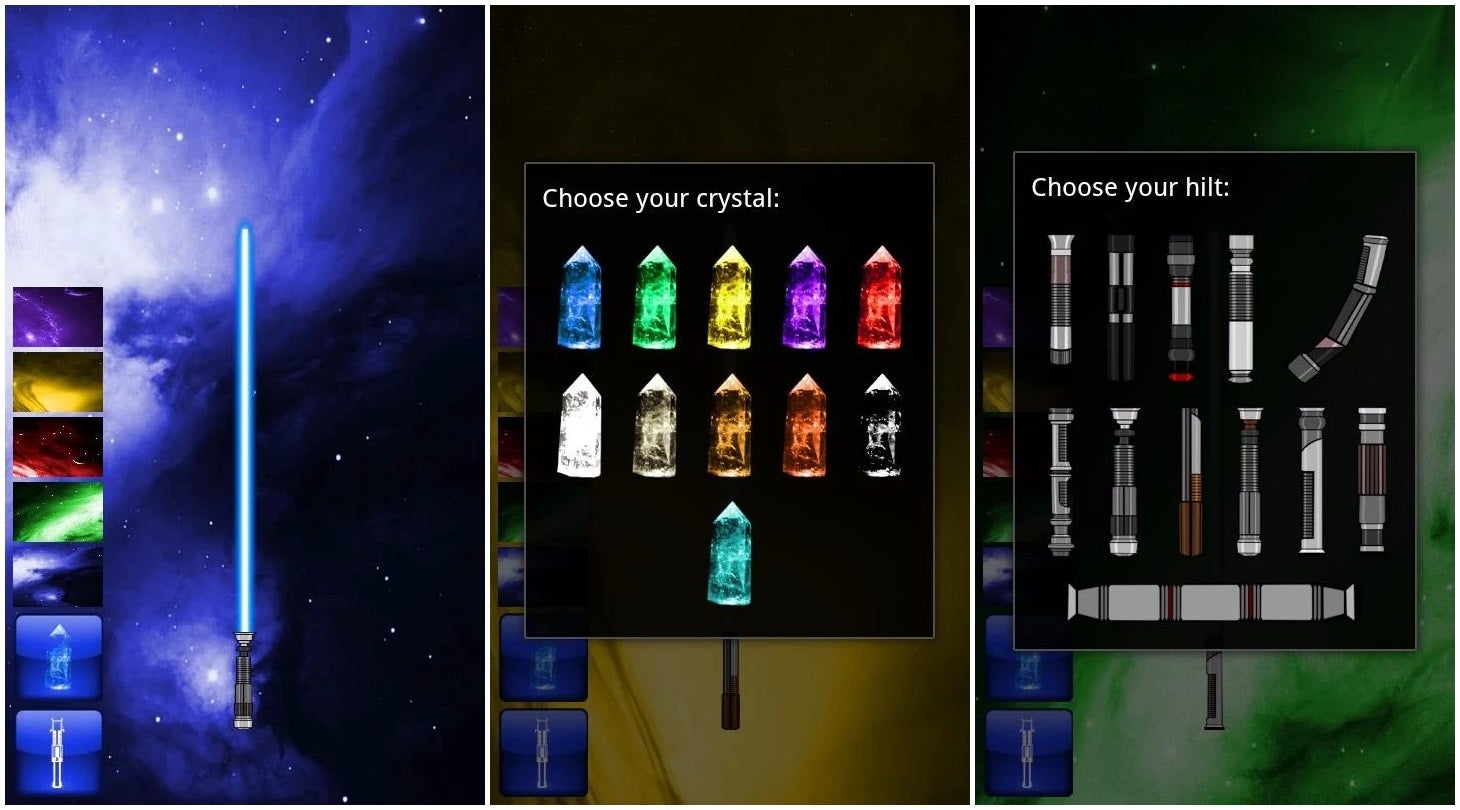The image size is (1460, 810).
Task: Pick the yellow crystal
Action: (730, 298)
